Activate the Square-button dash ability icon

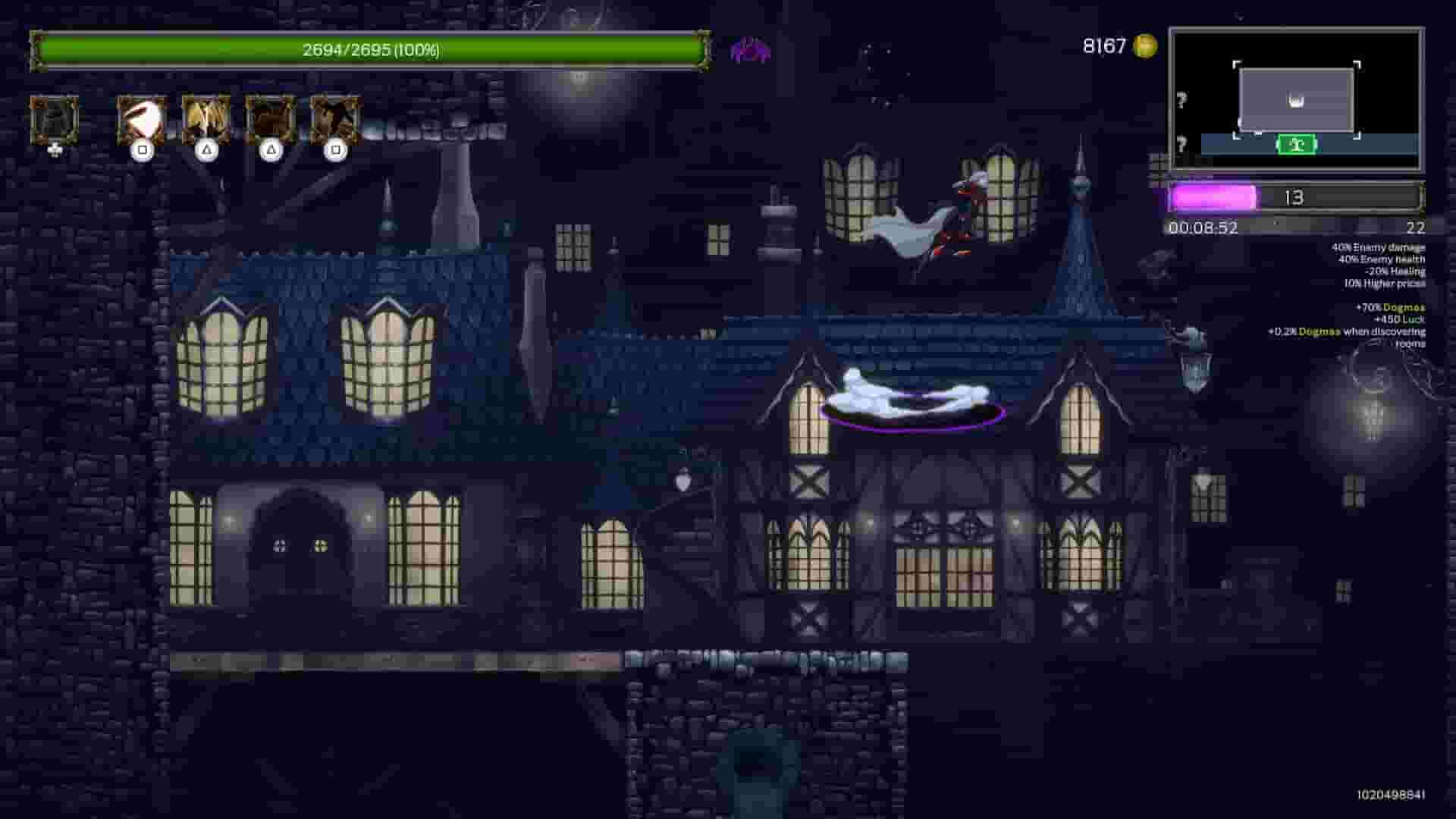[144, 121]
